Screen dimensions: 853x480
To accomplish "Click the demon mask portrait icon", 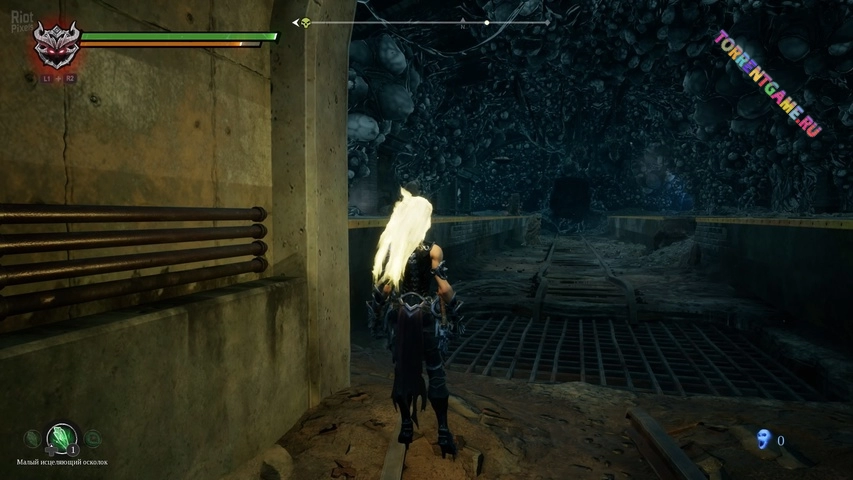I will (x=55, y=45).
